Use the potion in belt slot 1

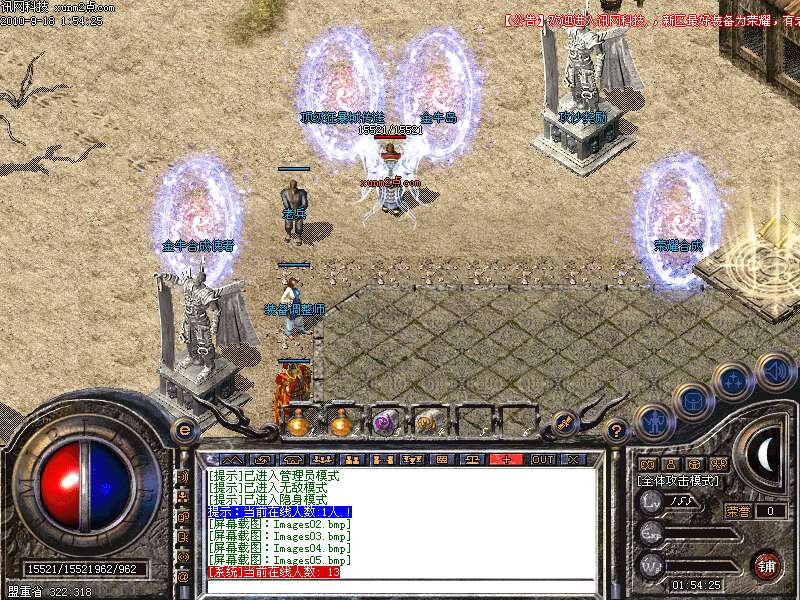coord(297,423)
